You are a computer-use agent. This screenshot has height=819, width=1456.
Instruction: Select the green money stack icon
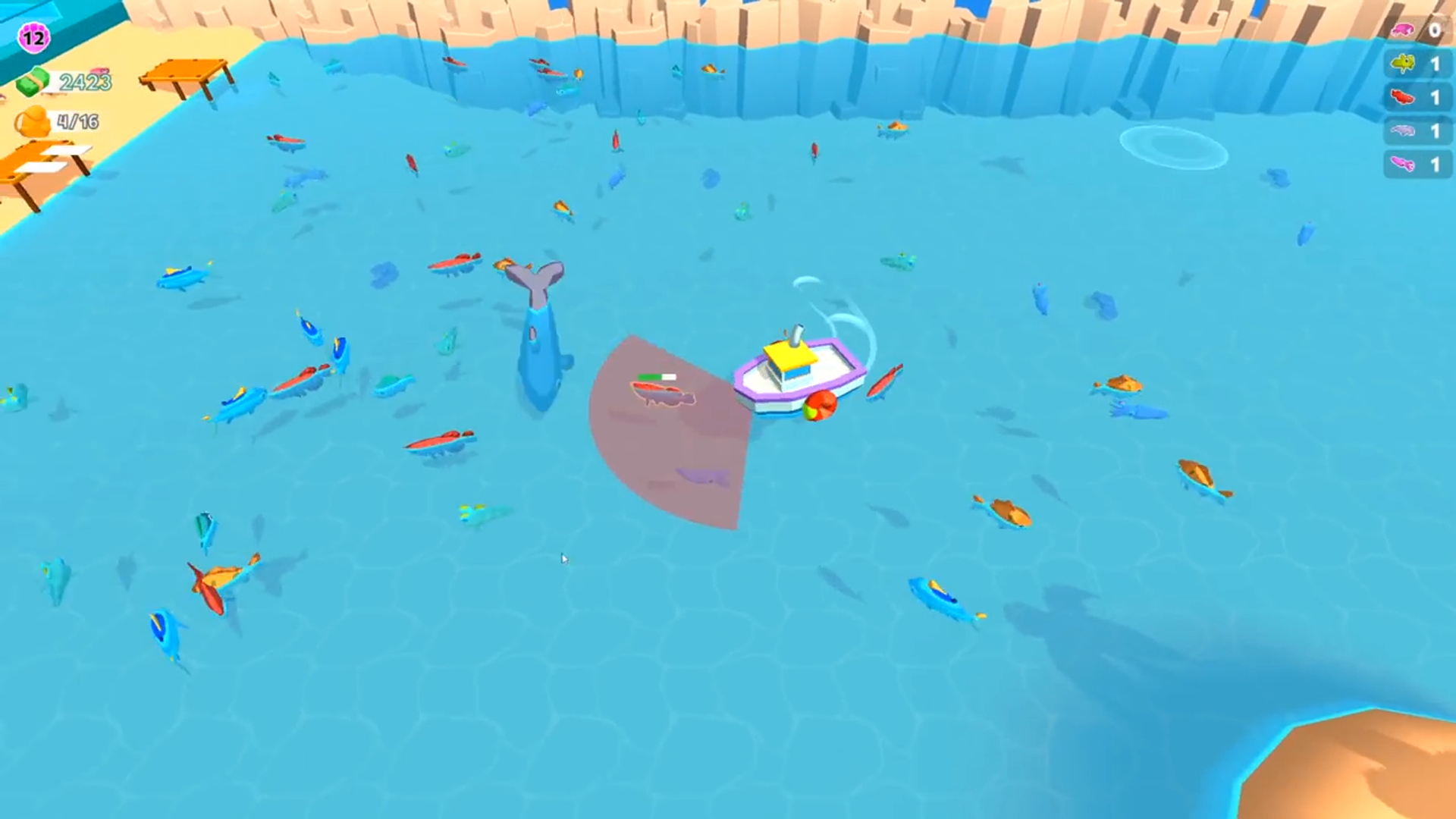[x=31, y=81]
